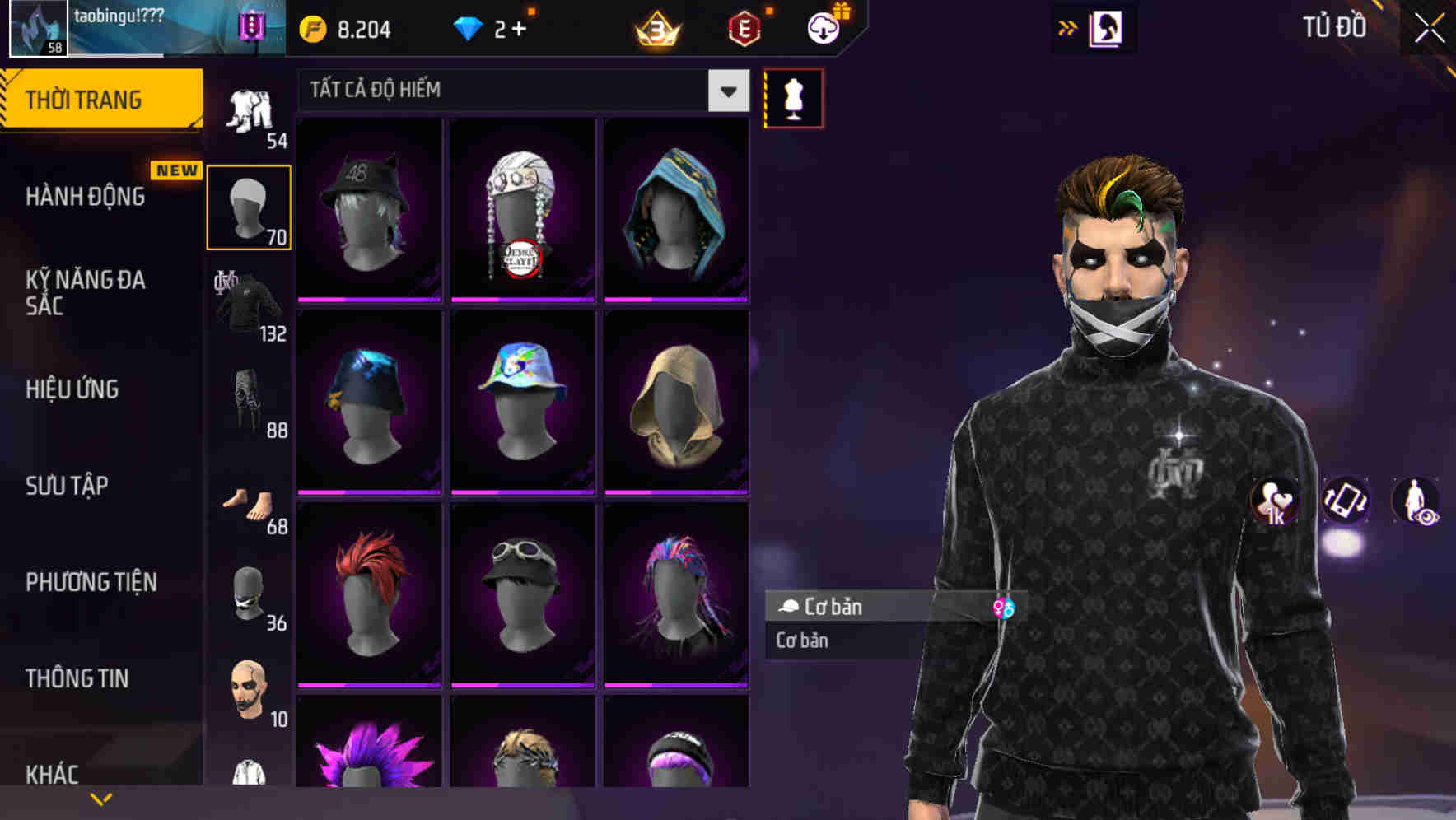
Task: Select the hat category icon showing 70 items
Action: coord(247,206)
